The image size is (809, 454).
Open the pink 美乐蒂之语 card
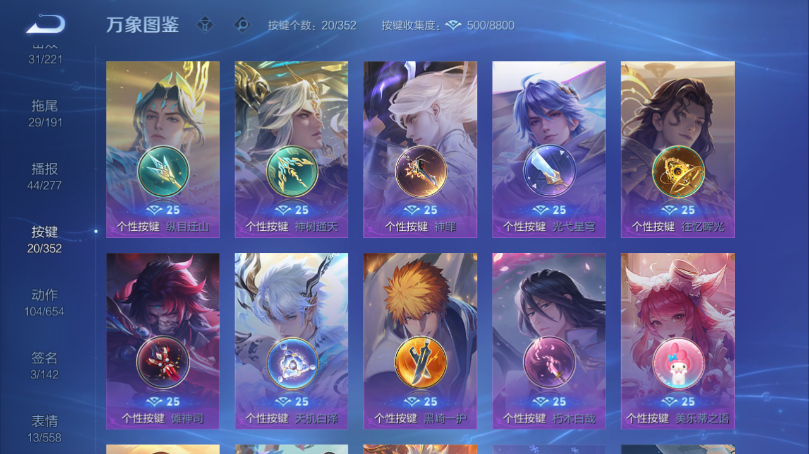coord(678,340)
